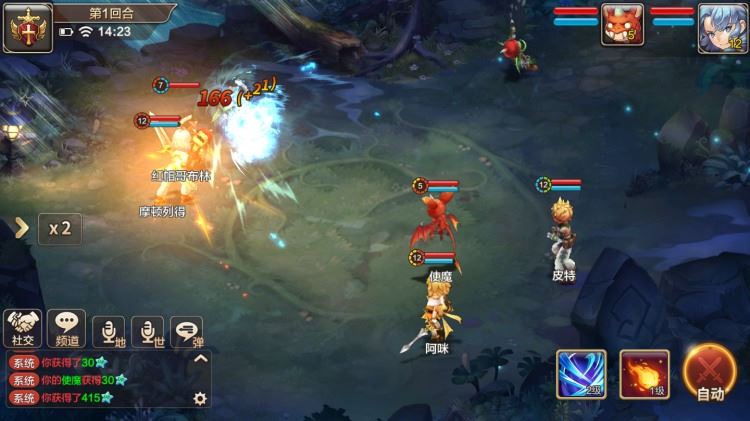Select the blue-haired hero portrait

[720, 26]
